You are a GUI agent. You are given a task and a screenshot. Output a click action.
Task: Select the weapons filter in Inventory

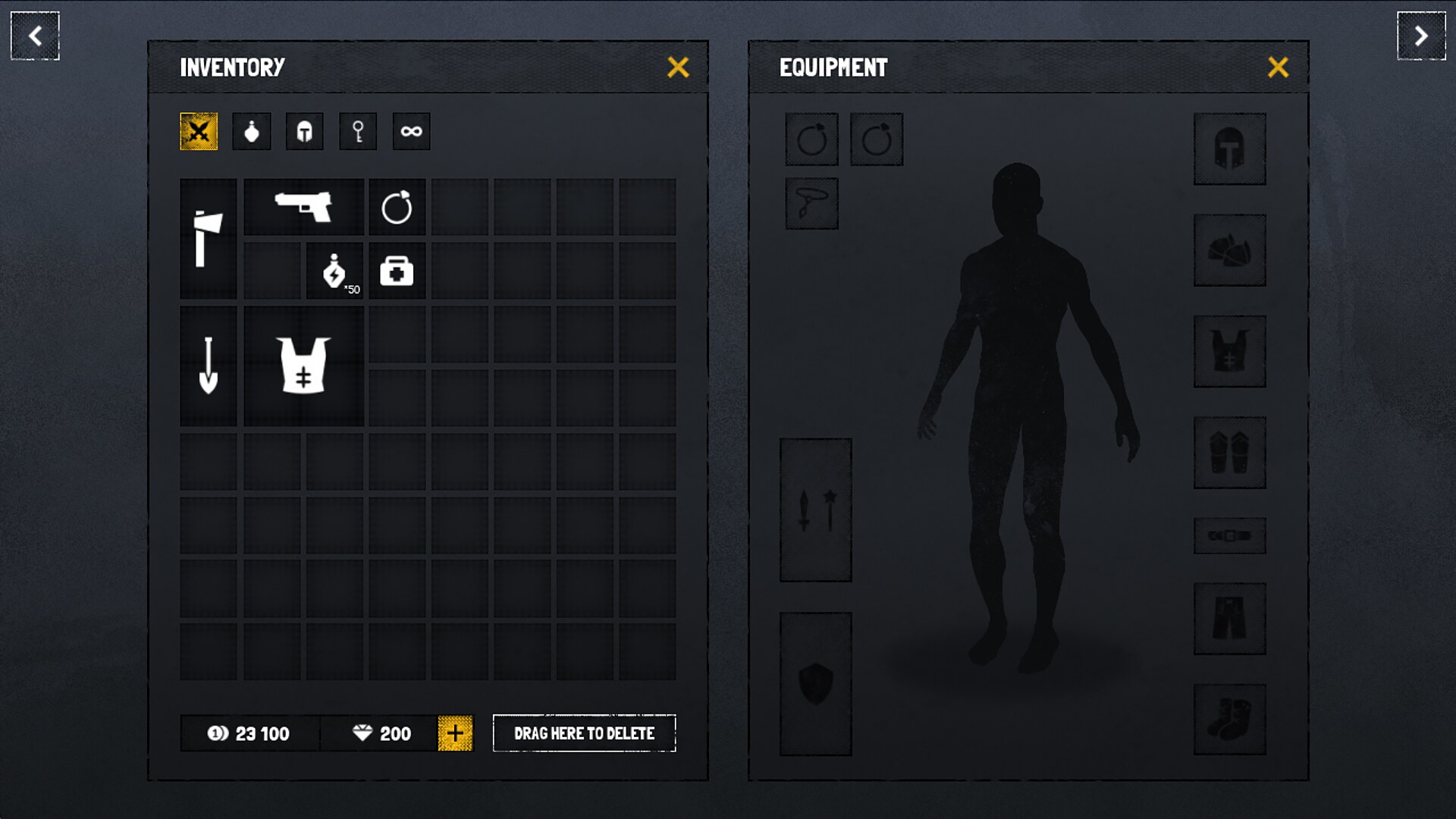[199, 130]
